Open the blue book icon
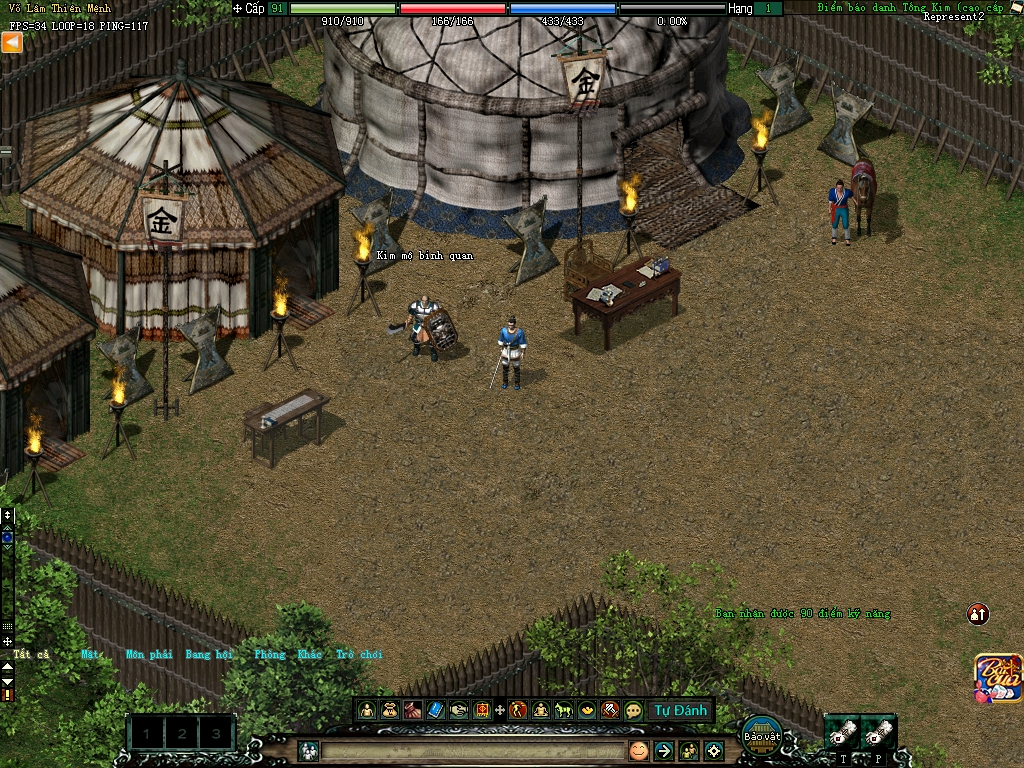1024x768 pixels. pyautogui.click(x=436, y=710)
